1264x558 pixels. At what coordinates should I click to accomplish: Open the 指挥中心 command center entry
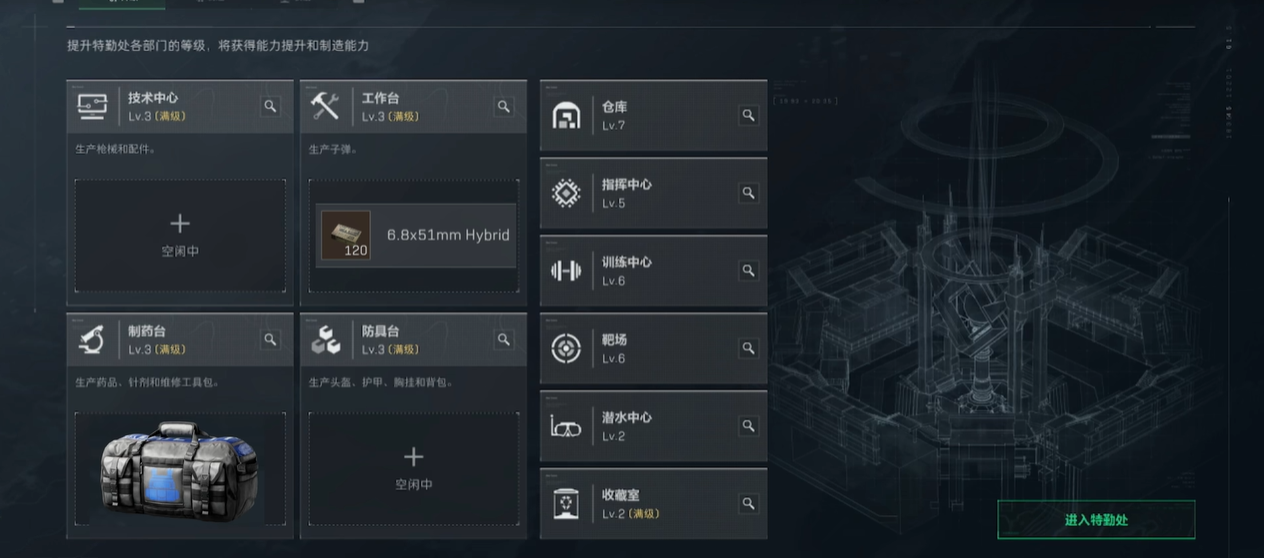pyautogui.click(x=640, y=194)
